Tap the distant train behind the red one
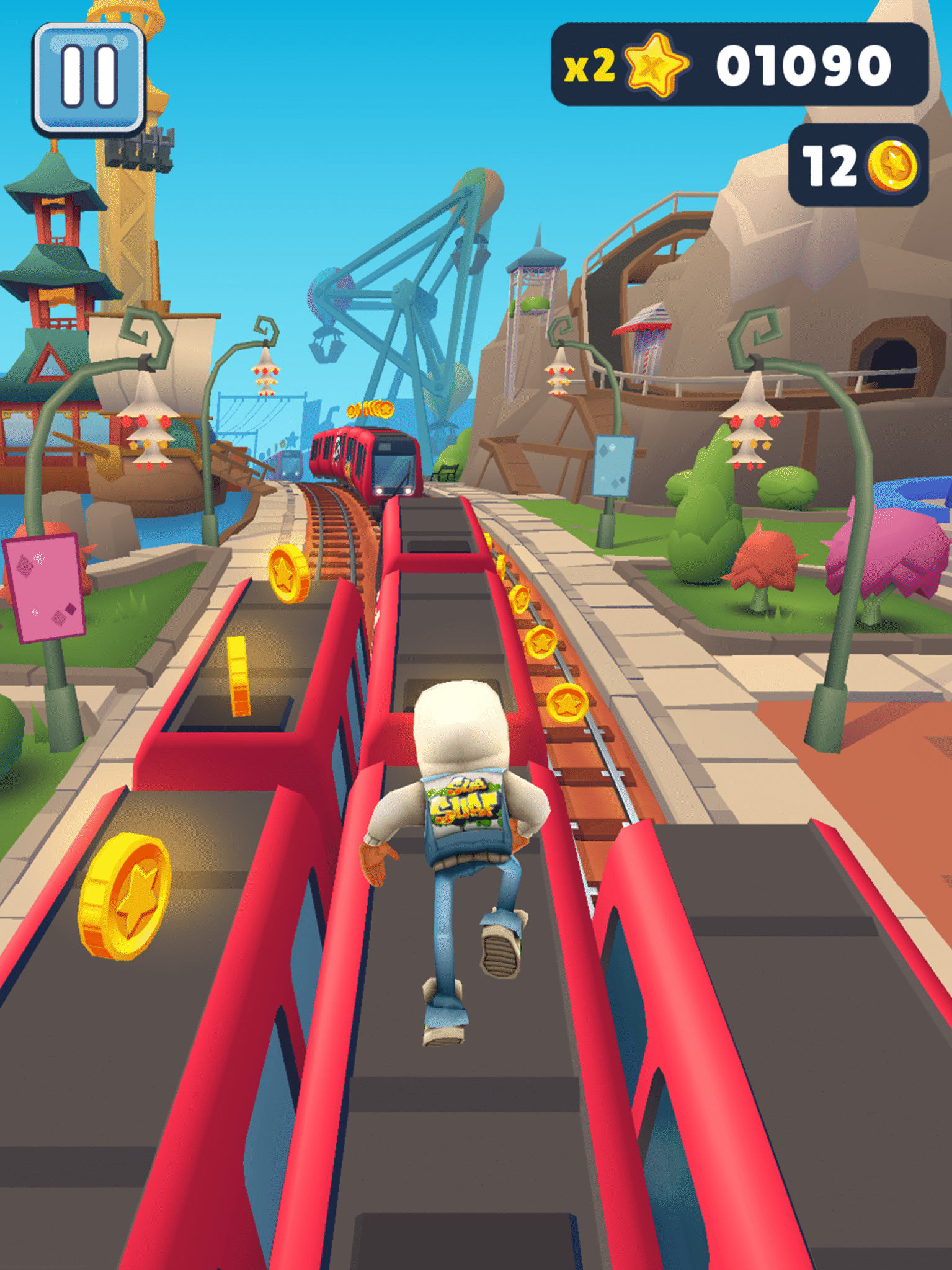The width and height of the screenshot is (952, 1270). pyautogui.click(x=289, y=462)
